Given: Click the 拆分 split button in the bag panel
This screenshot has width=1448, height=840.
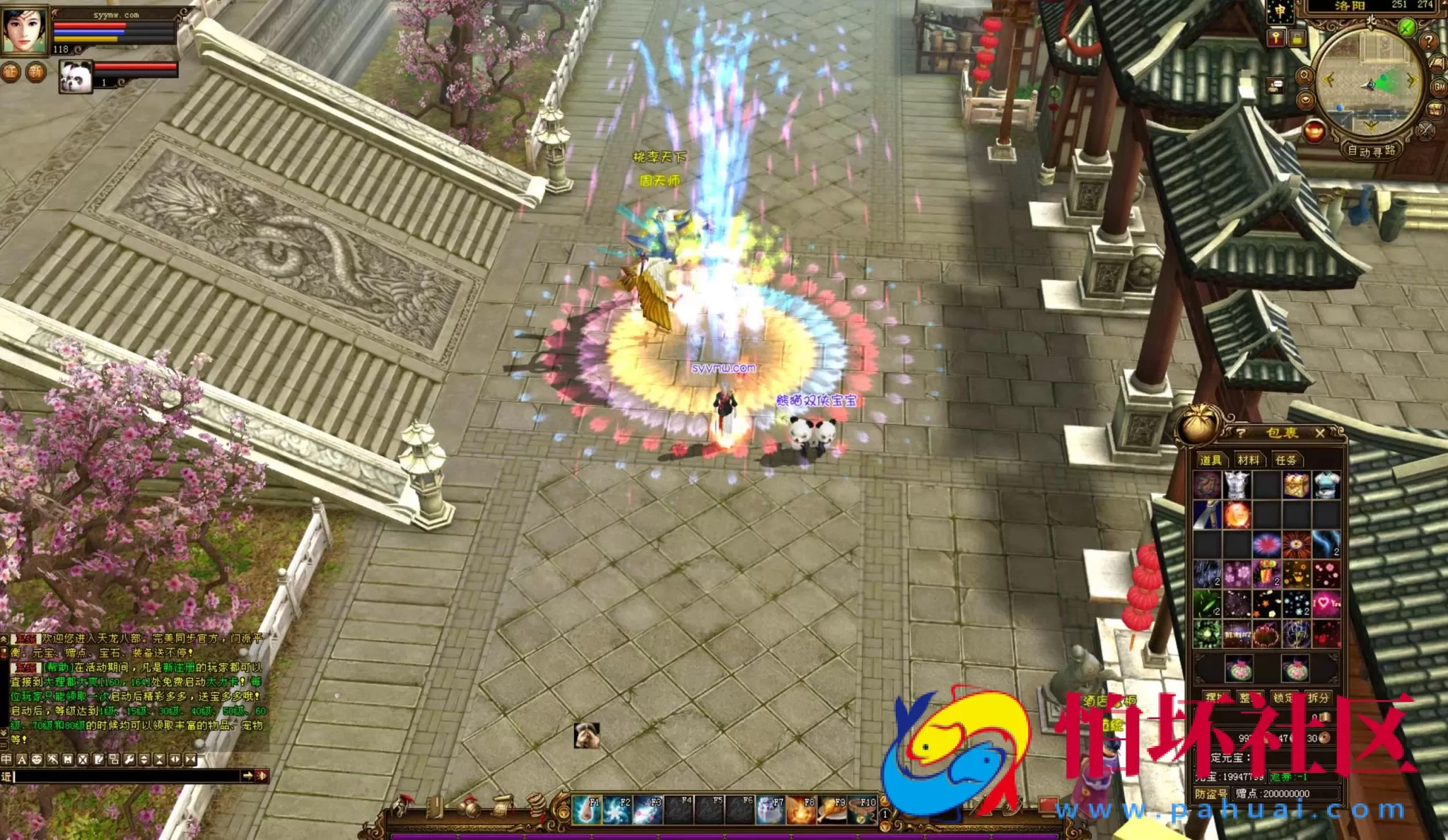Looking at the screenshot, I should pos(1318,696).
